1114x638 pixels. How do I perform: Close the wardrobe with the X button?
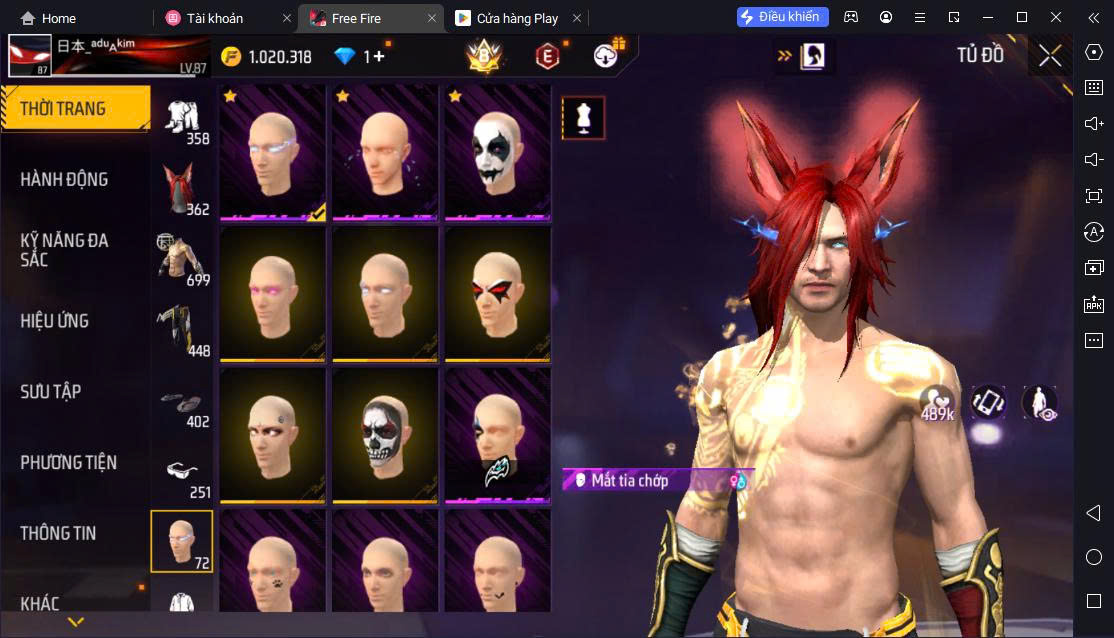1050,56
